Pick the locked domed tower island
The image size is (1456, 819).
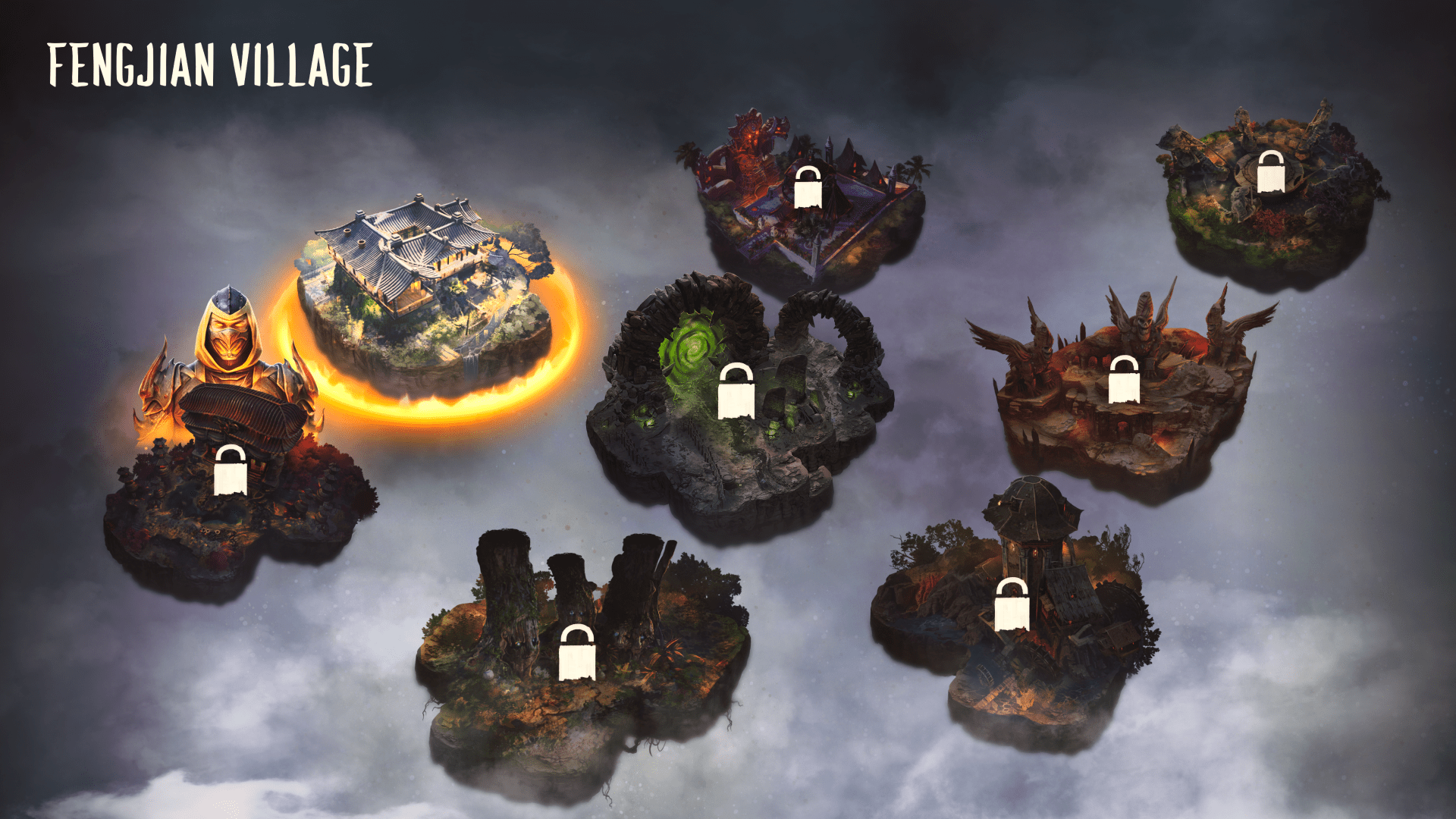tap(1012, 604)
